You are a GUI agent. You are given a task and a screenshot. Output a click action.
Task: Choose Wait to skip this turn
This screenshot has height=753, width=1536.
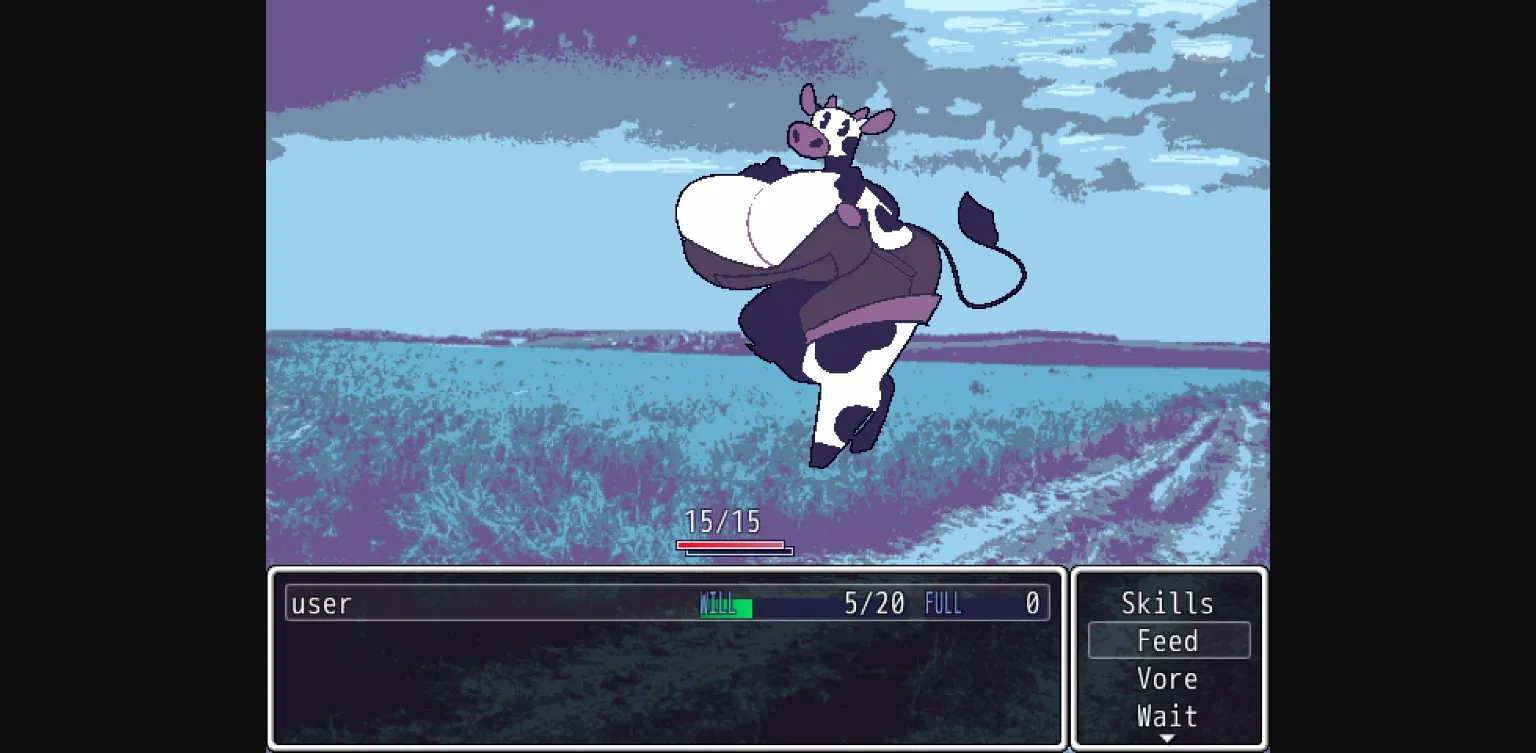point(1166,716)
